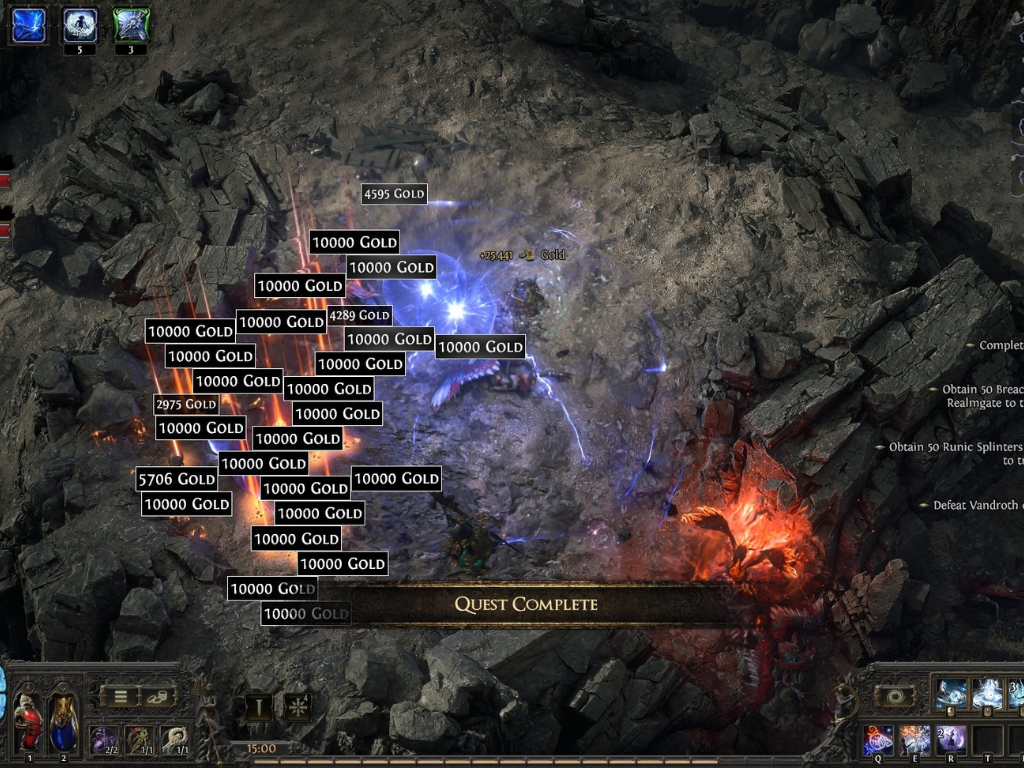This screenshot has width=1024, height=768.
Task: Click the nail-shaped icon above the timer
Action: (258, 707)
